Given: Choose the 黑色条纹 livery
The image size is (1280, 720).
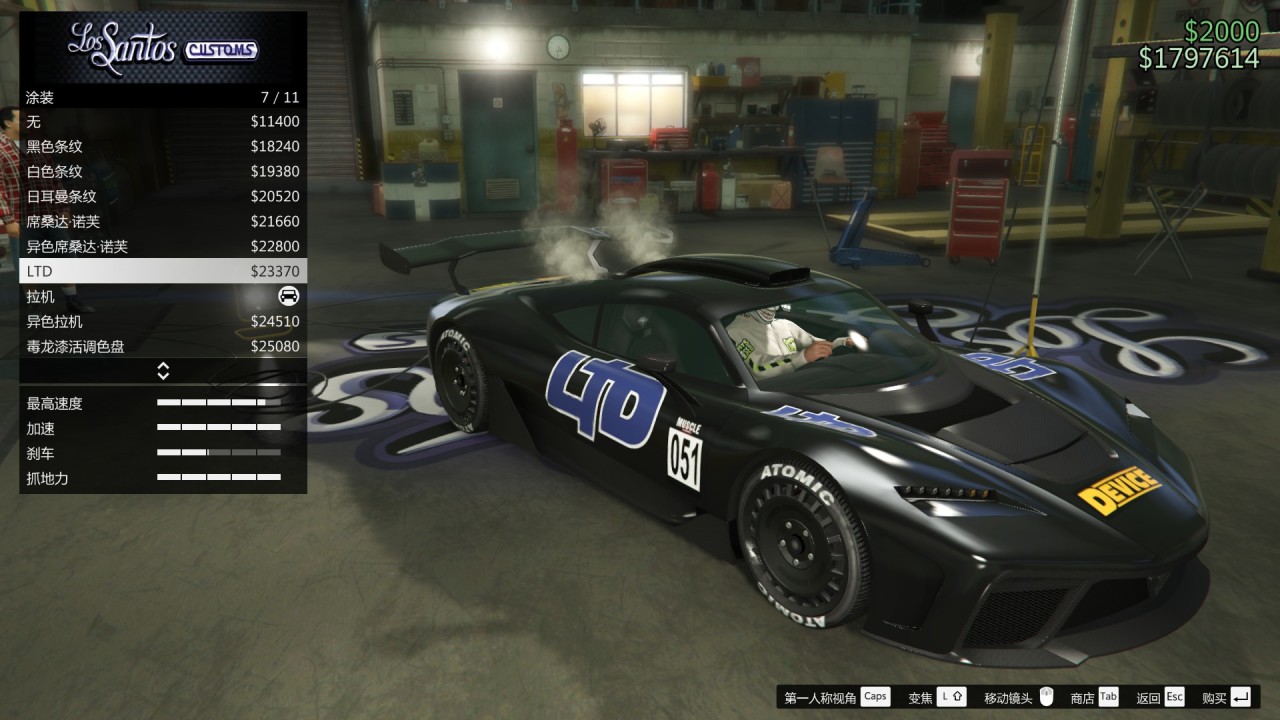Looking at the screenshot, I should click(x=163, y=147).
